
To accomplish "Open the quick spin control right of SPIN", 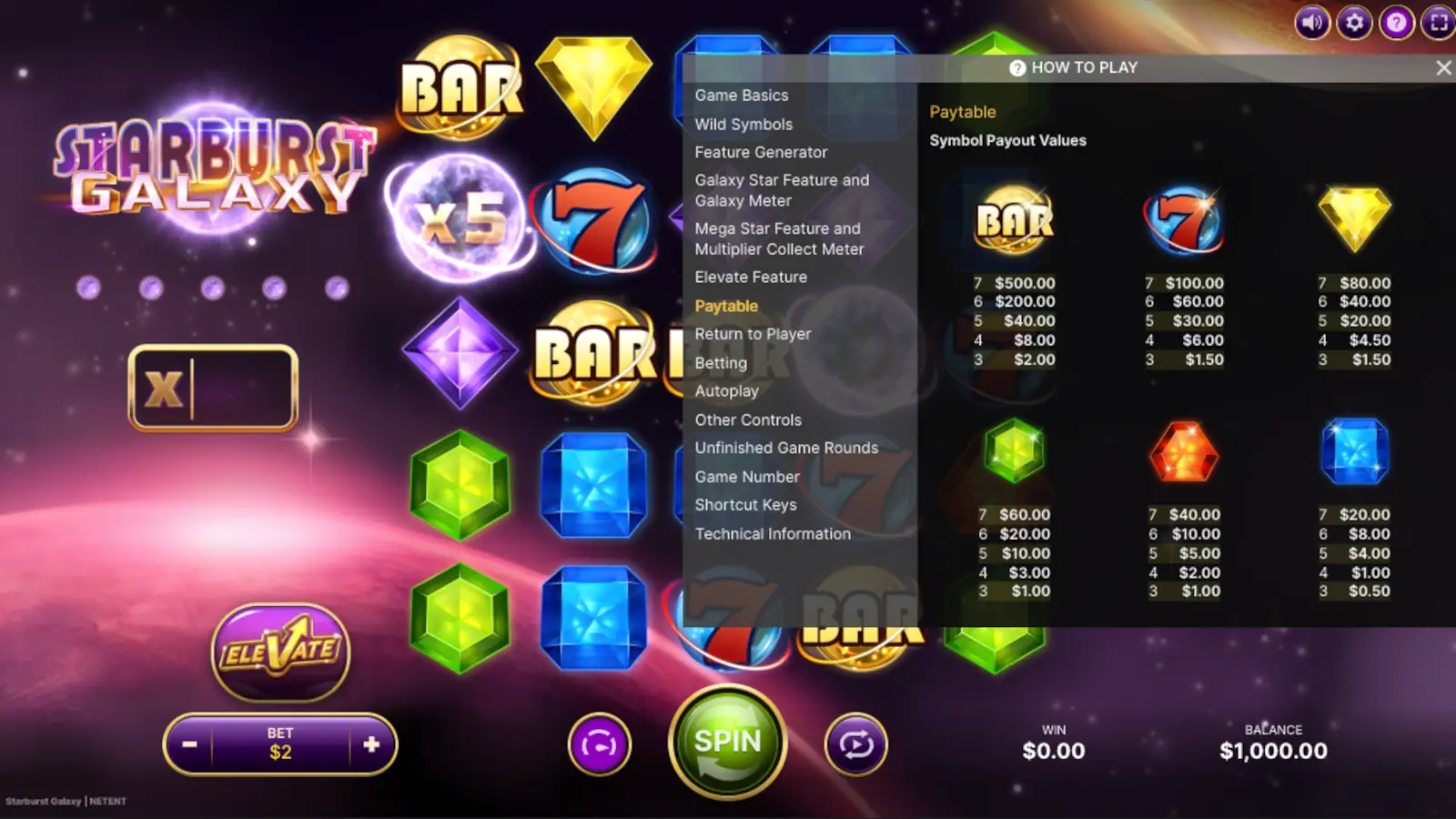I will 855,744.
